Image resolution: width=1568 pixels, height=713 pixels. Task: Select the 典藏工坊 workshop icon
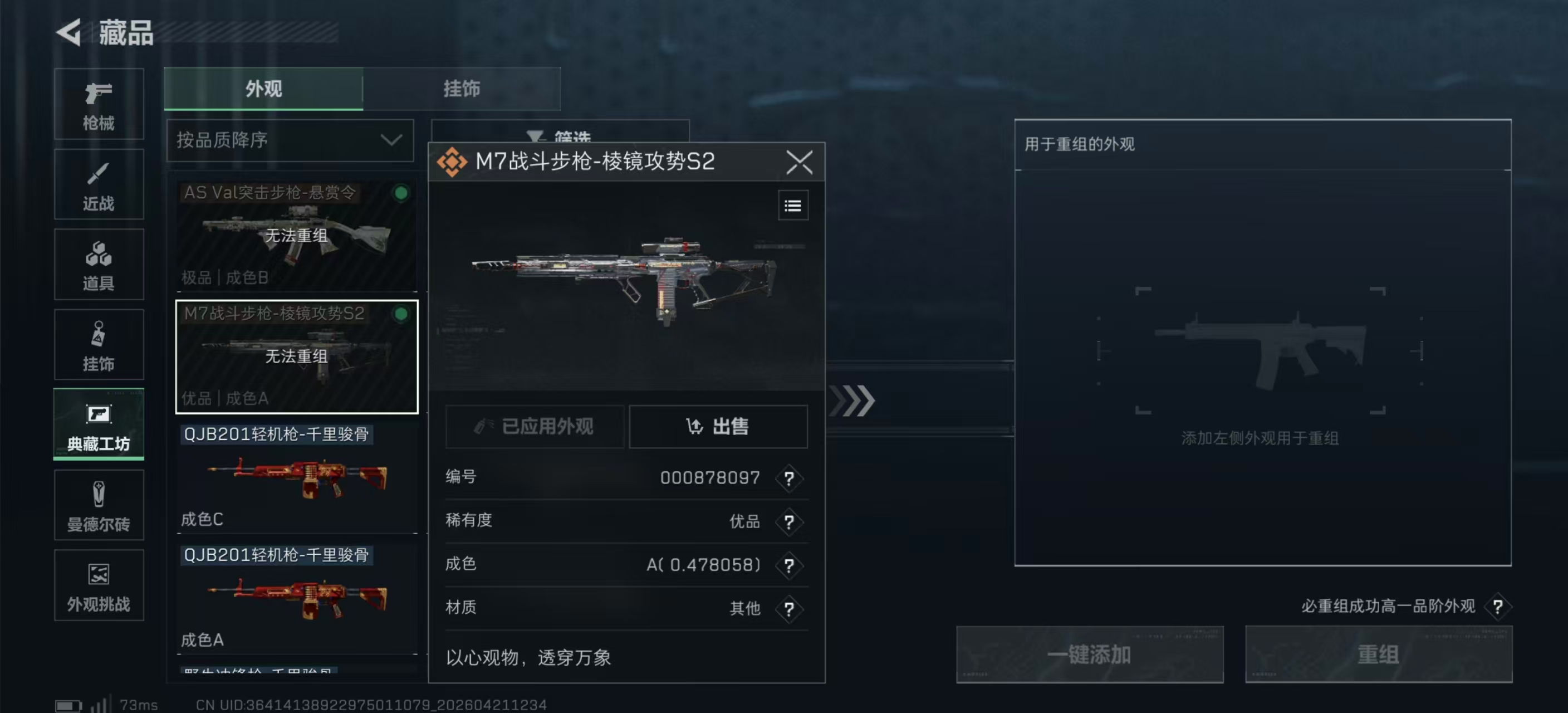click(x=98, y=424)
